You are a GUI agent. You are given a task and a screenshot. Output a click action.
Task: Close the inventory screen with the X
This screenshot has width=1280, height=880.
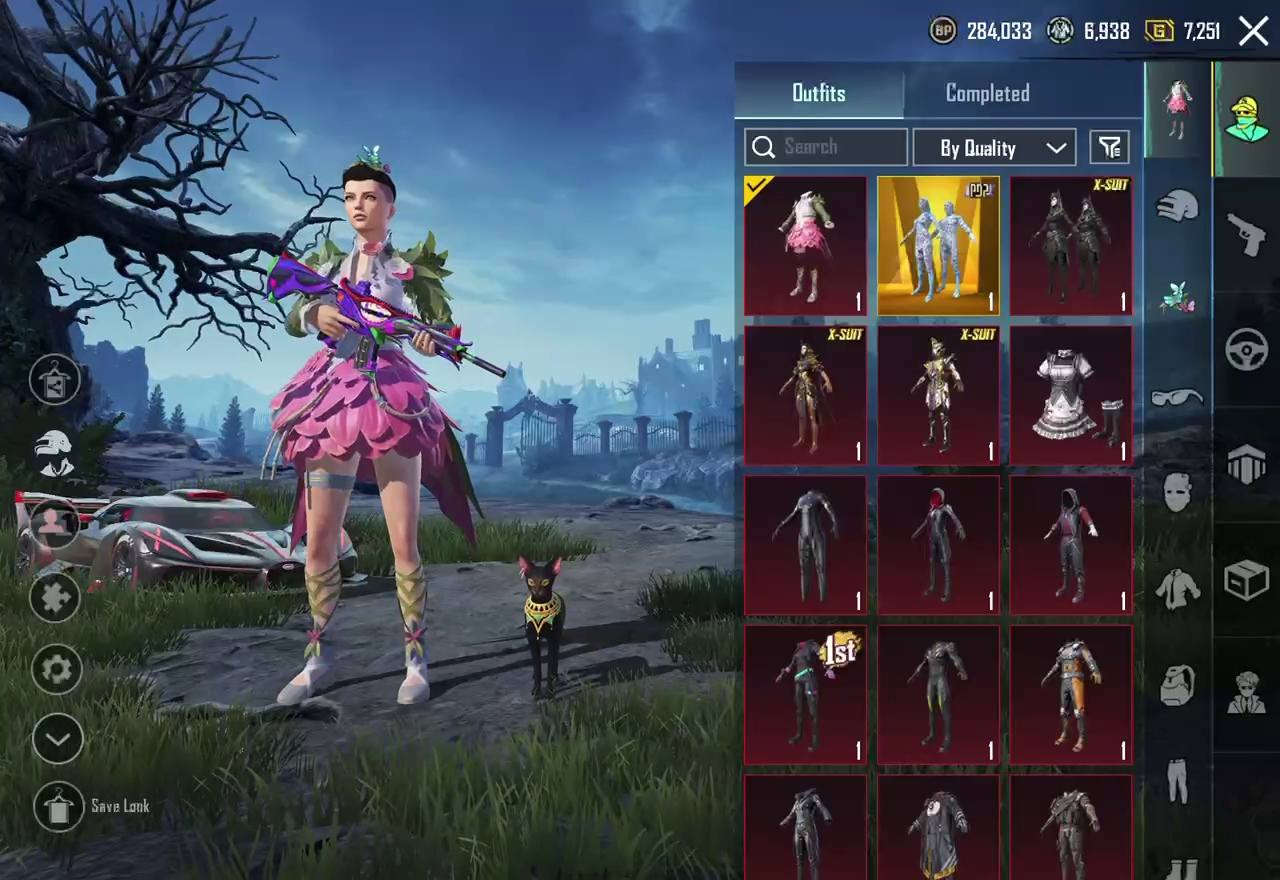(x=1253, y=31)
